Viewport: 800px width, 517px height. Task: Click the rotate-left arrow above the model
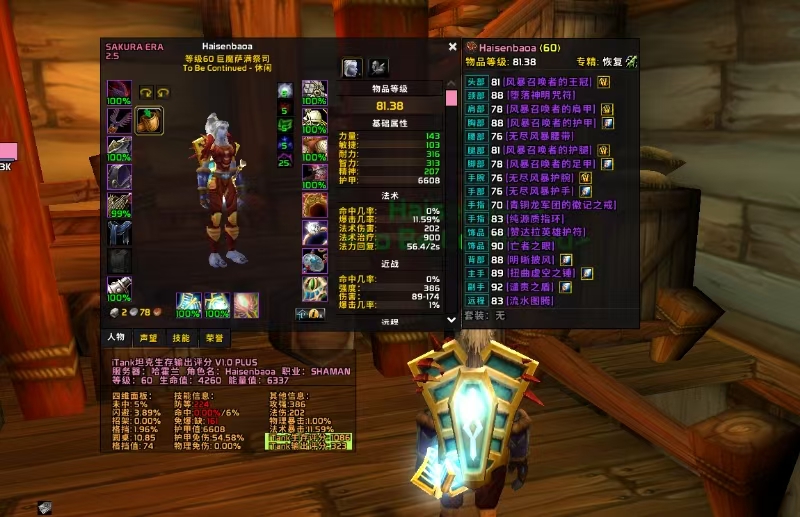tap(143, 91)
